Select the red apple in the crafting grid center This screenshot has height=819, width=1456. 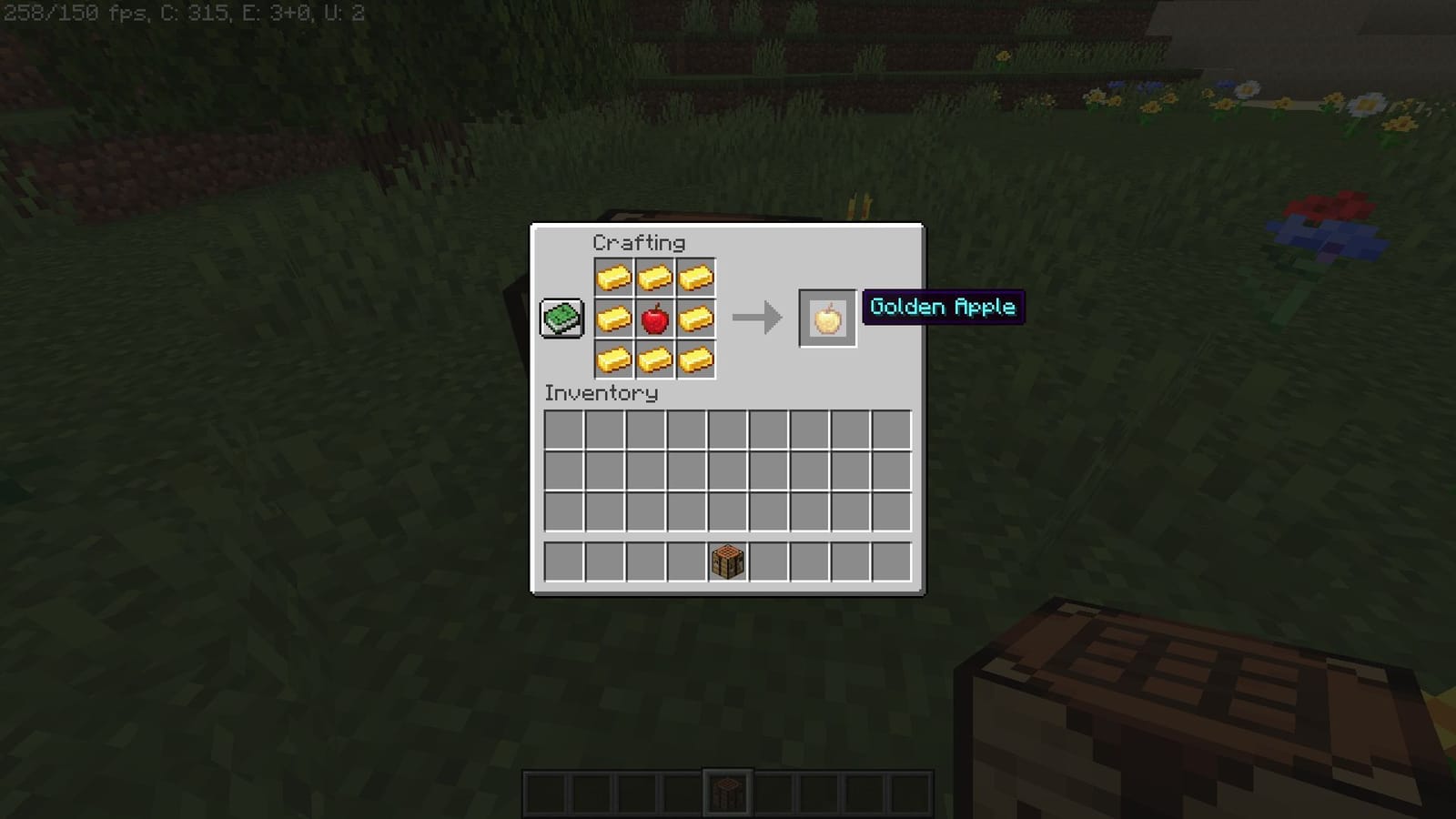pyautogui.click(x=656, y=319)
